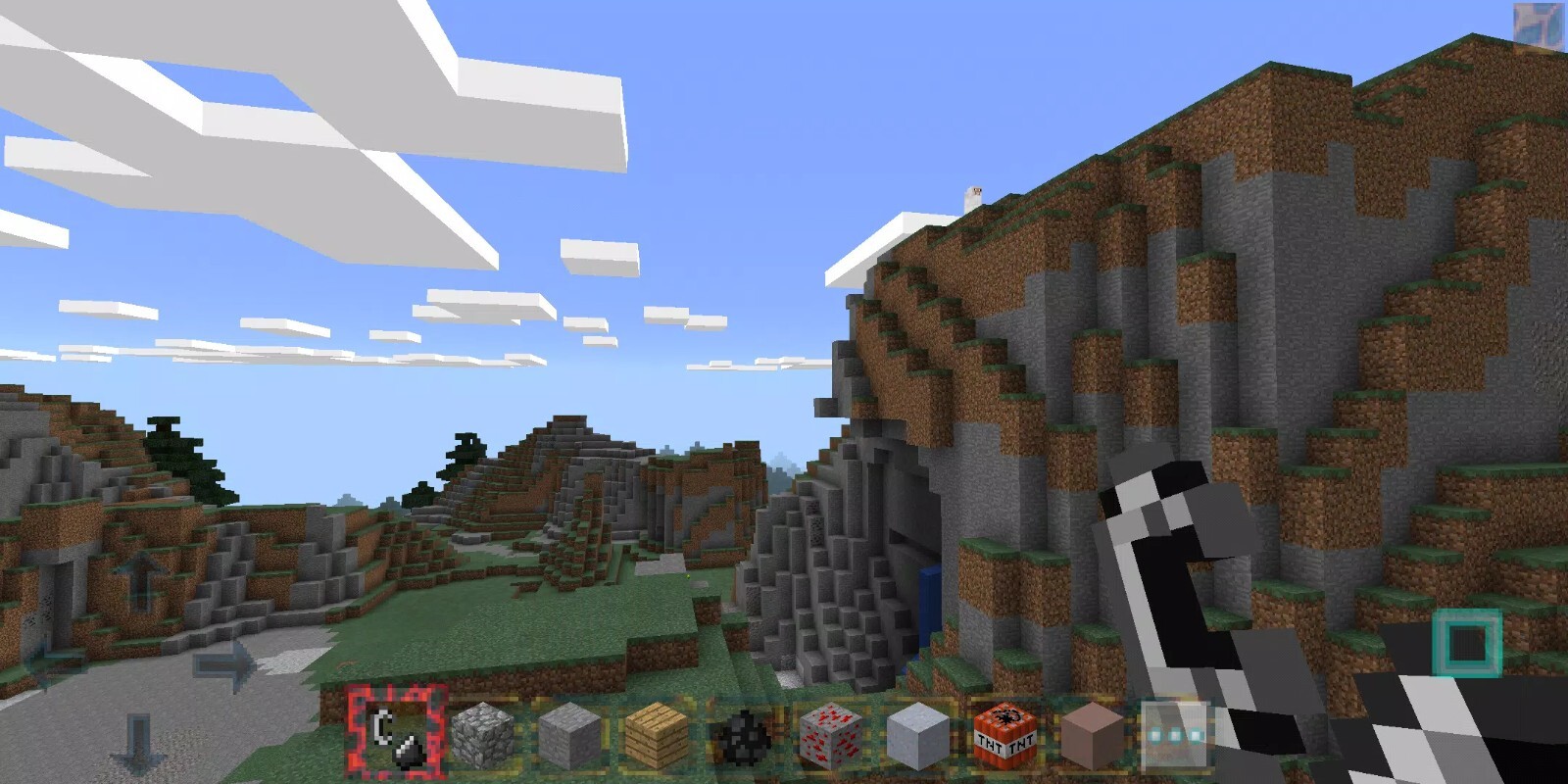
Task: Tap the square jump button
Action: [1466, 643]
